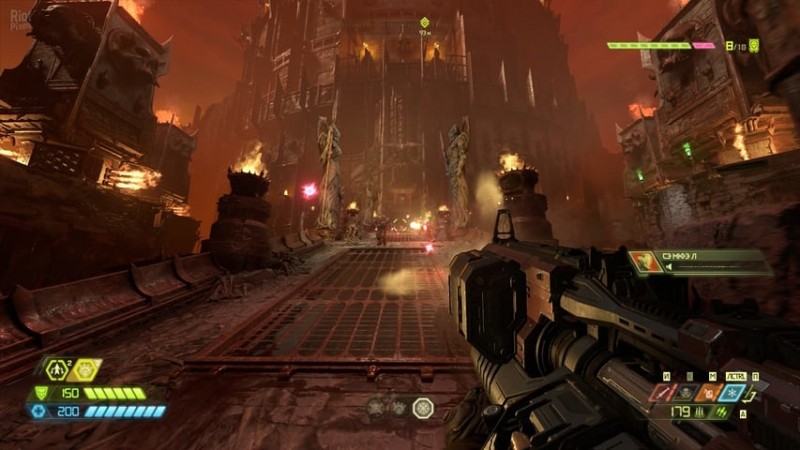Select the blue ice bomb icon
Image resolution: width=800 pixels, height=450 pixels.
point(732,393)
